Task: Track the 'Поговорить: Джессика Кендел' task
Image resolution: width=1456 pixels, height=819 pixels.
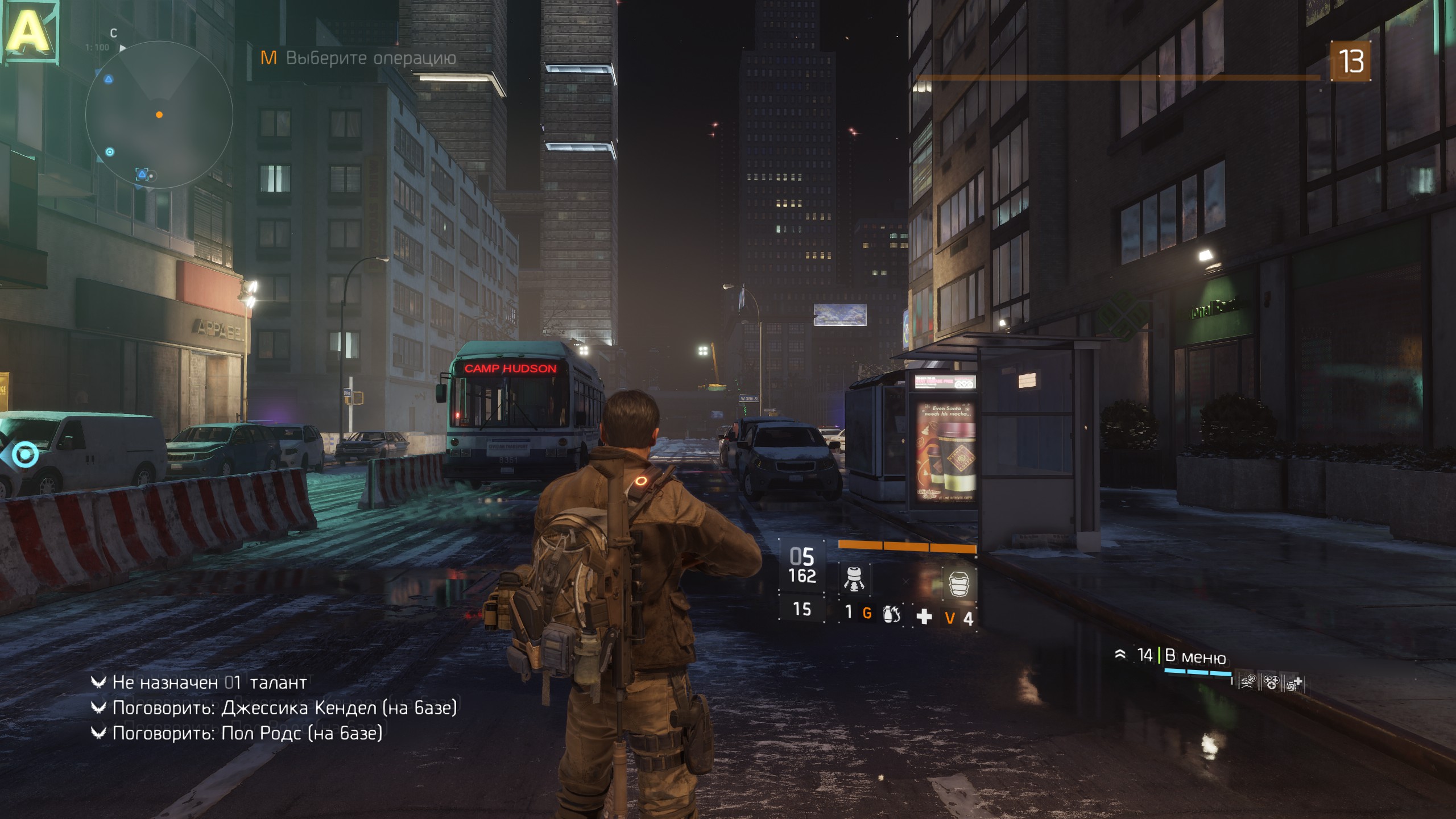Action: pyautogui.click(x=284, y=708)
